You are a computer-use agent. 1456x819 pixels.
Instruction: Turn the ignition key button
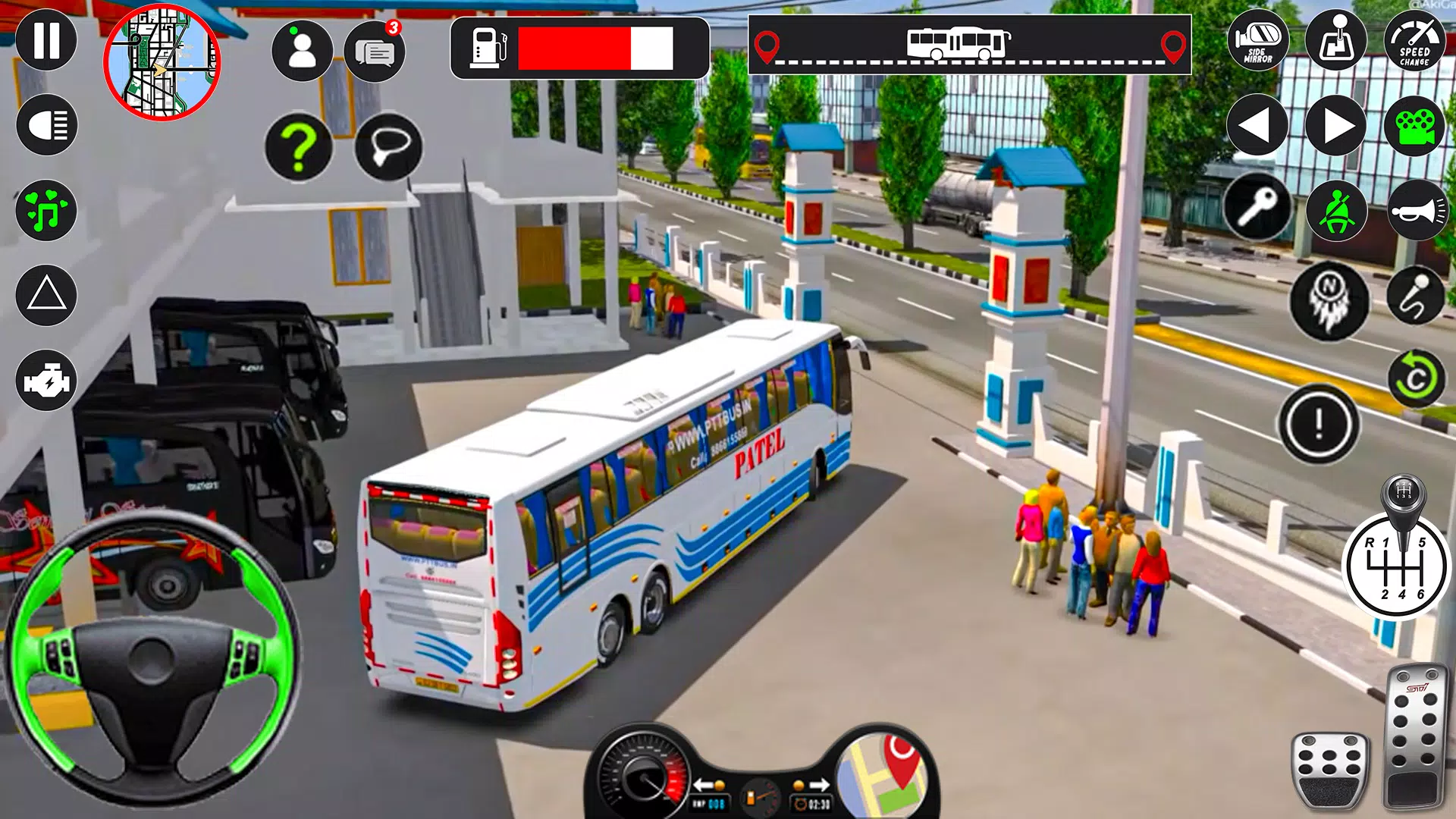coord(1257,209)
